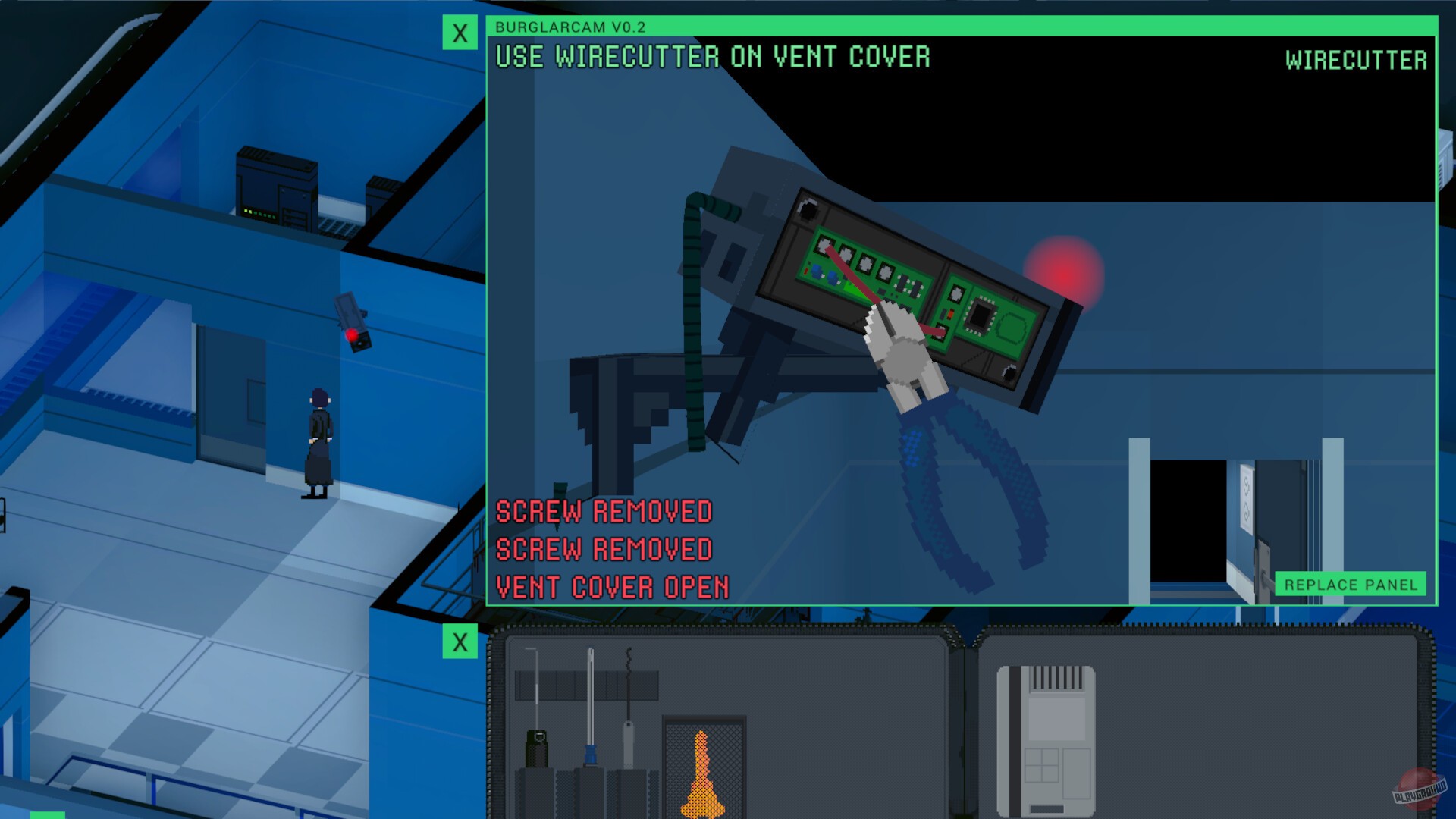Close the BurglarCam view with its X
Image resolution: width=1456 pixels, height=819 pixels.
460,33
